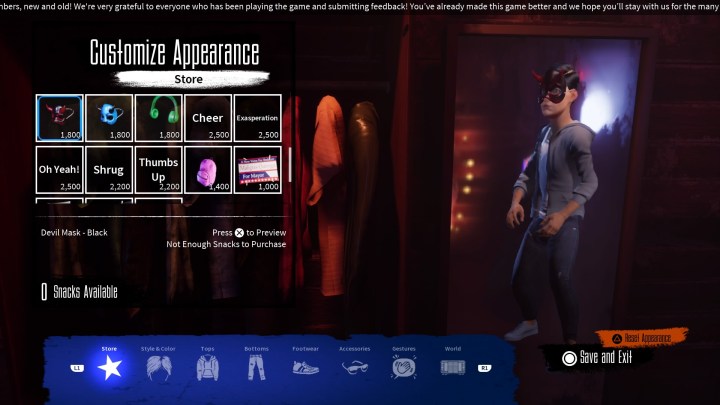Switch to the Tops tab
The height and width of the screenshot is (405, 720).
207,366
